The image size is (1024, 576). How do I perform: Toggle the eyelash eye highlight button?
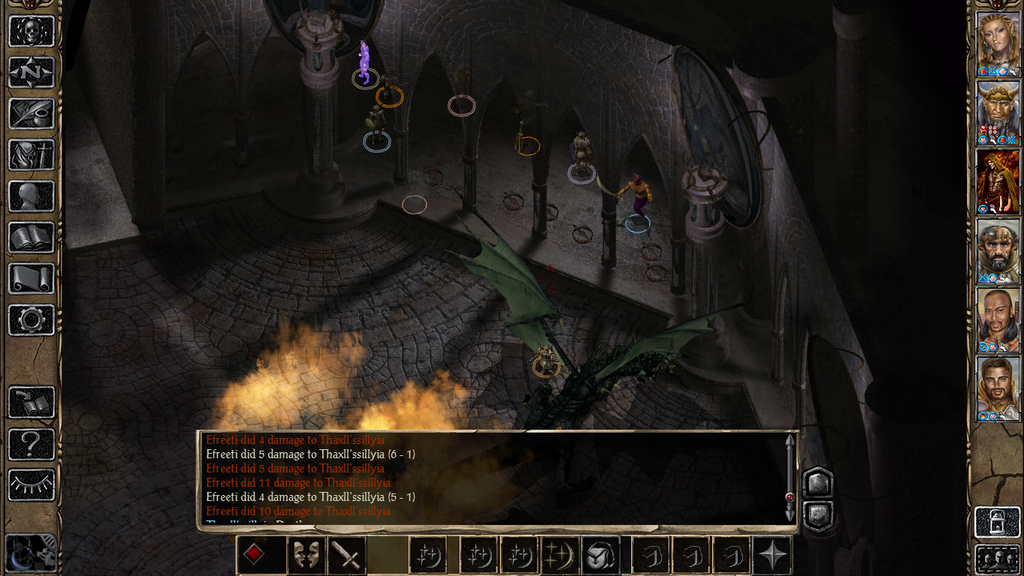tap(31, 485)
